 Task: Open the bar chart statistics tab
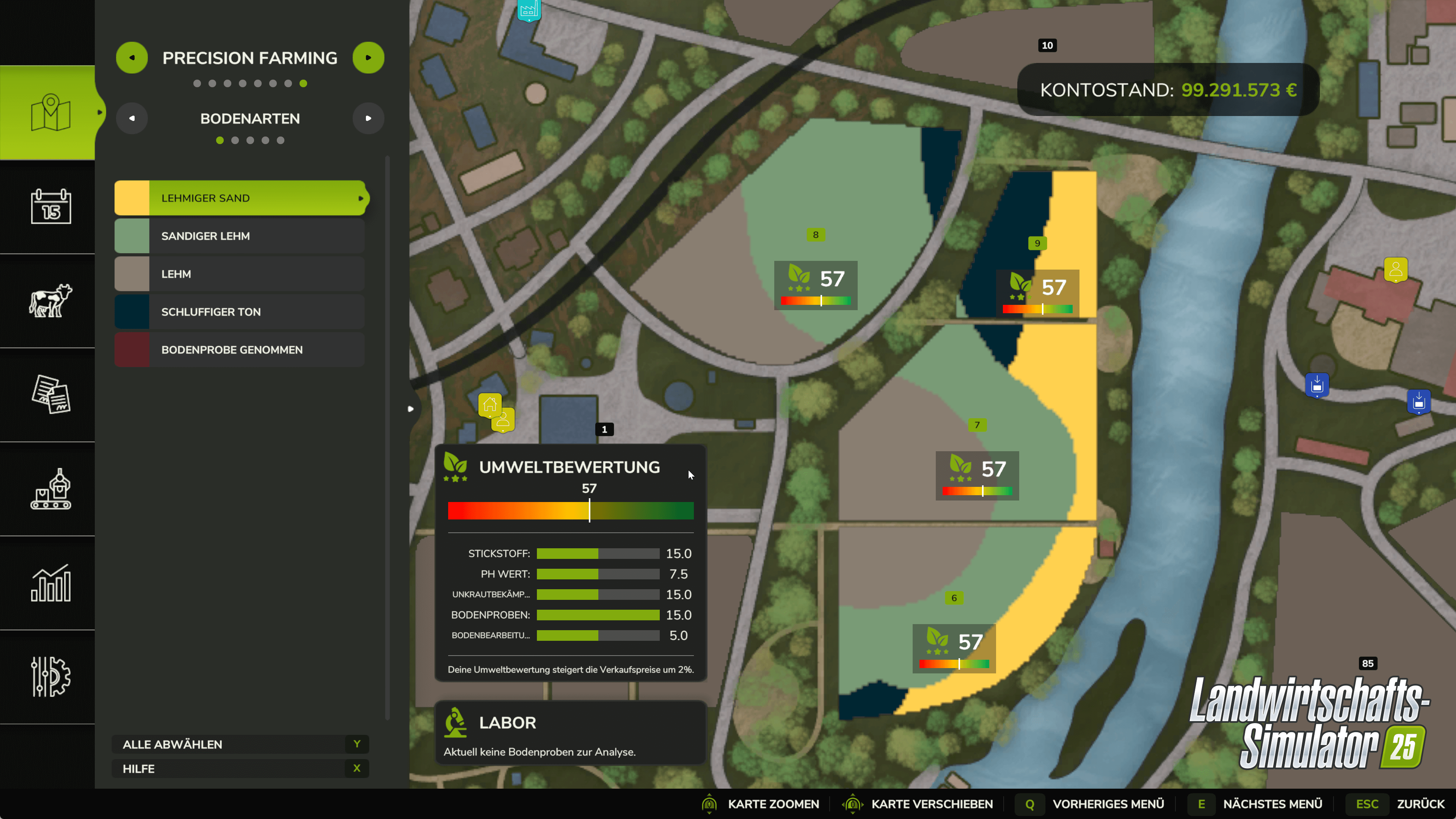(50, 583)
